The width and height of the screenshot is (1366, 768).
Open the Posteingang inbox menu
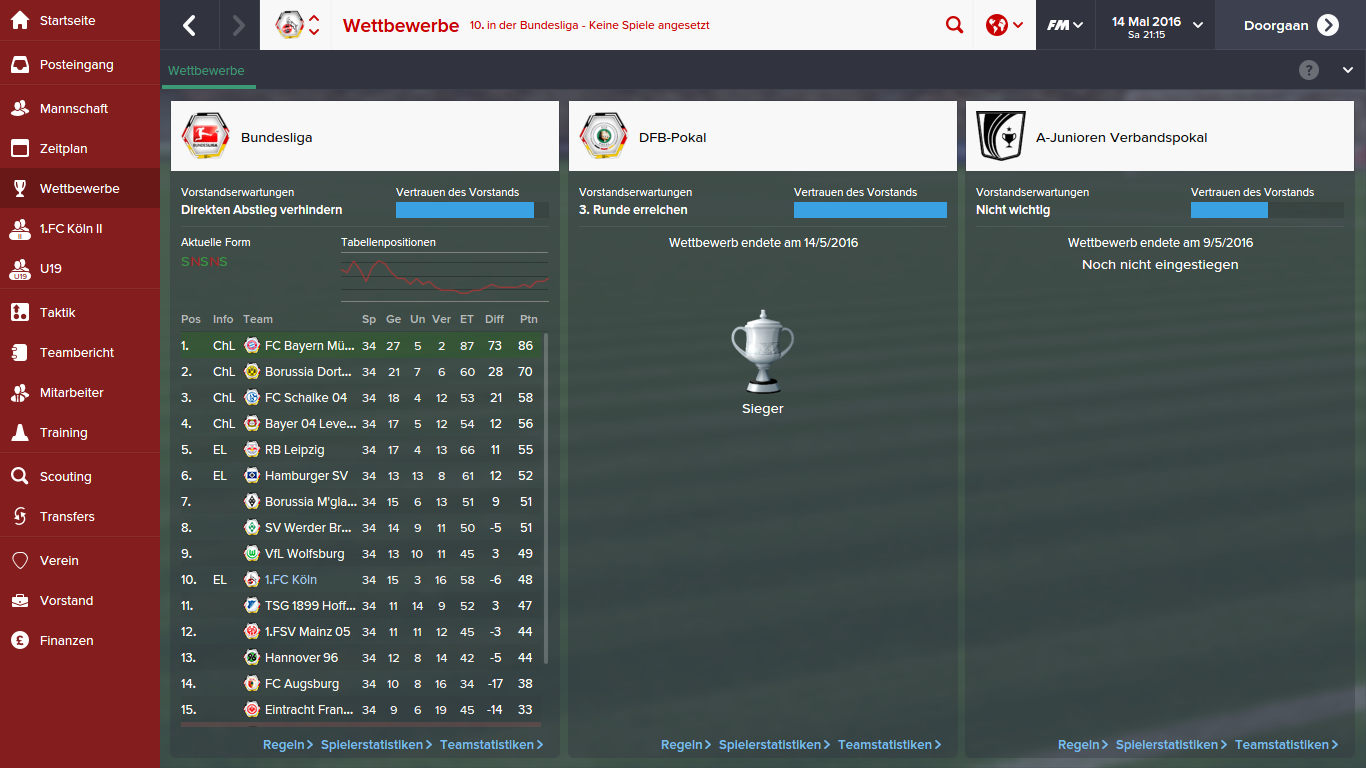tap(76, 65)
